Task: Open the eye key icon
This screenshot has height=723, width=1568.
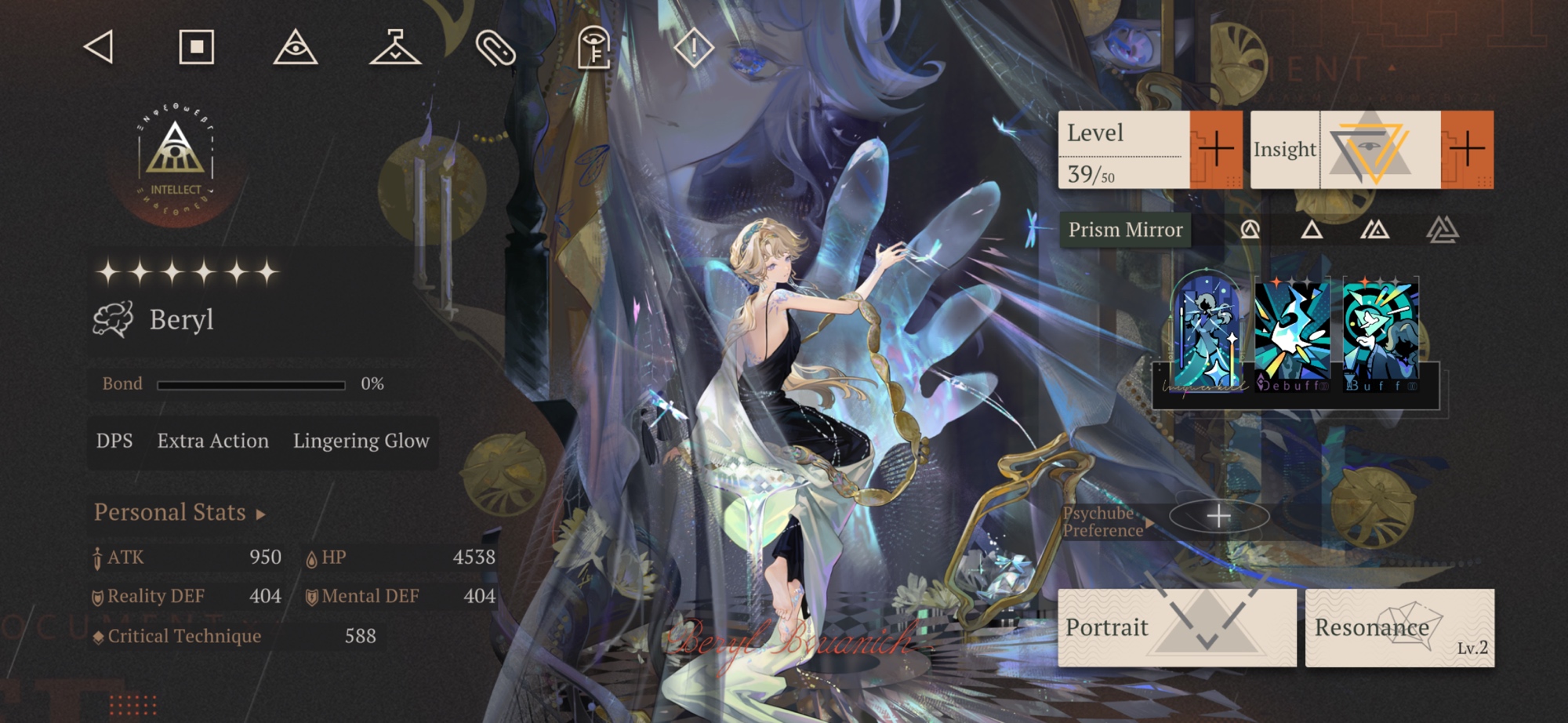Action: tap(594, 48)
